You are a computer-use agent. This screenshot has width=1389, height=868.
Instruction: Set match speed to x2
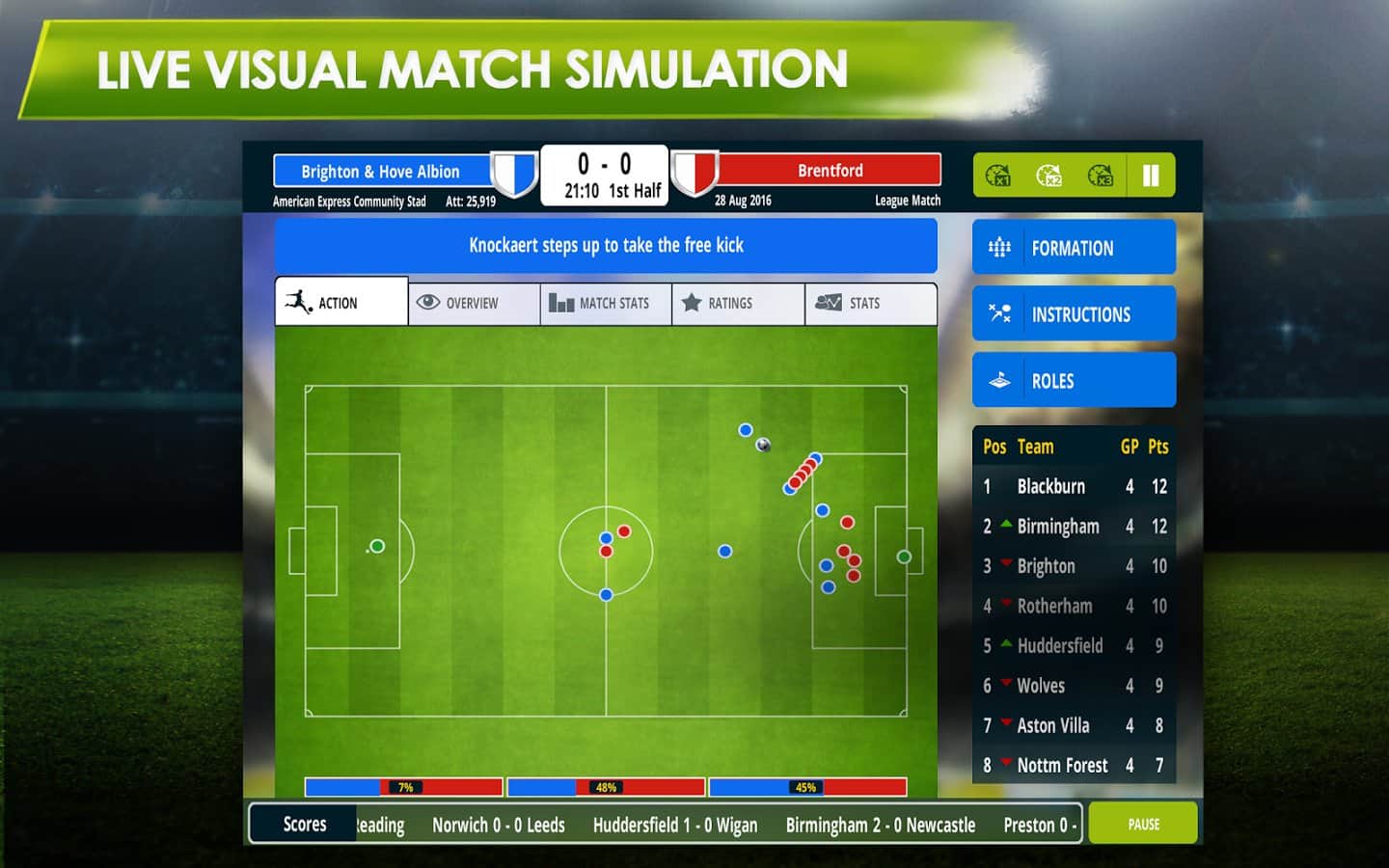point(1049,176)
